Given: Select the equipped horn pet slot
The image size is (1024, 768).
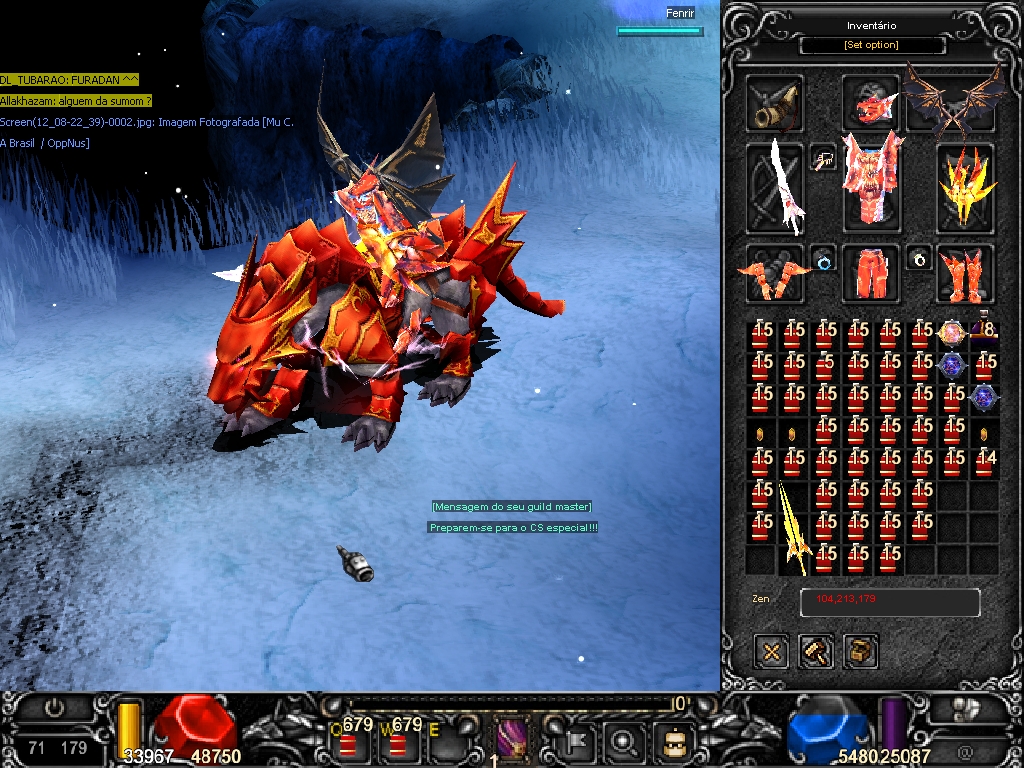Looking at the screenshot, I should (x=775, y=104).
